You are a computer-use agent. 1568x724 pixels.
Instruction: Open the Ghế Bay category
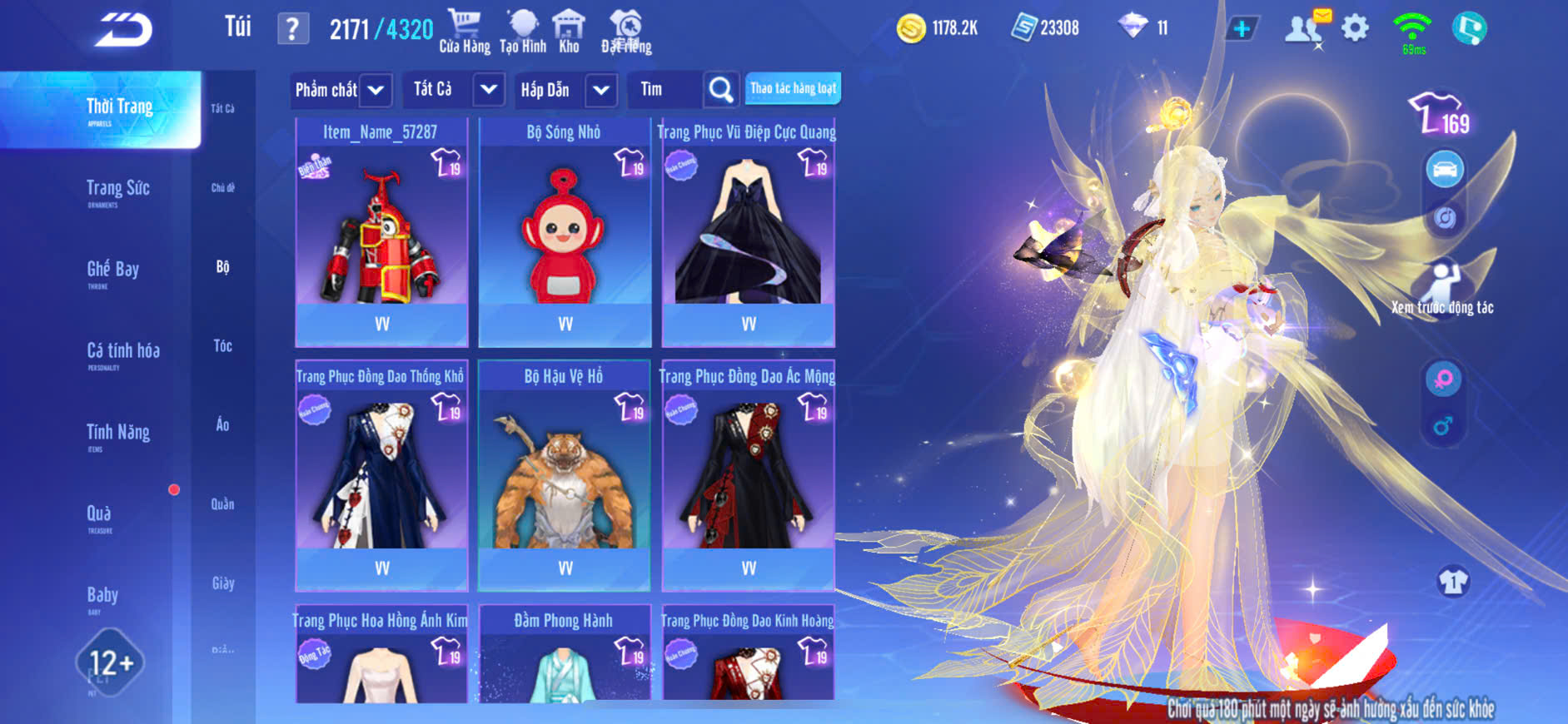[112, 270]
